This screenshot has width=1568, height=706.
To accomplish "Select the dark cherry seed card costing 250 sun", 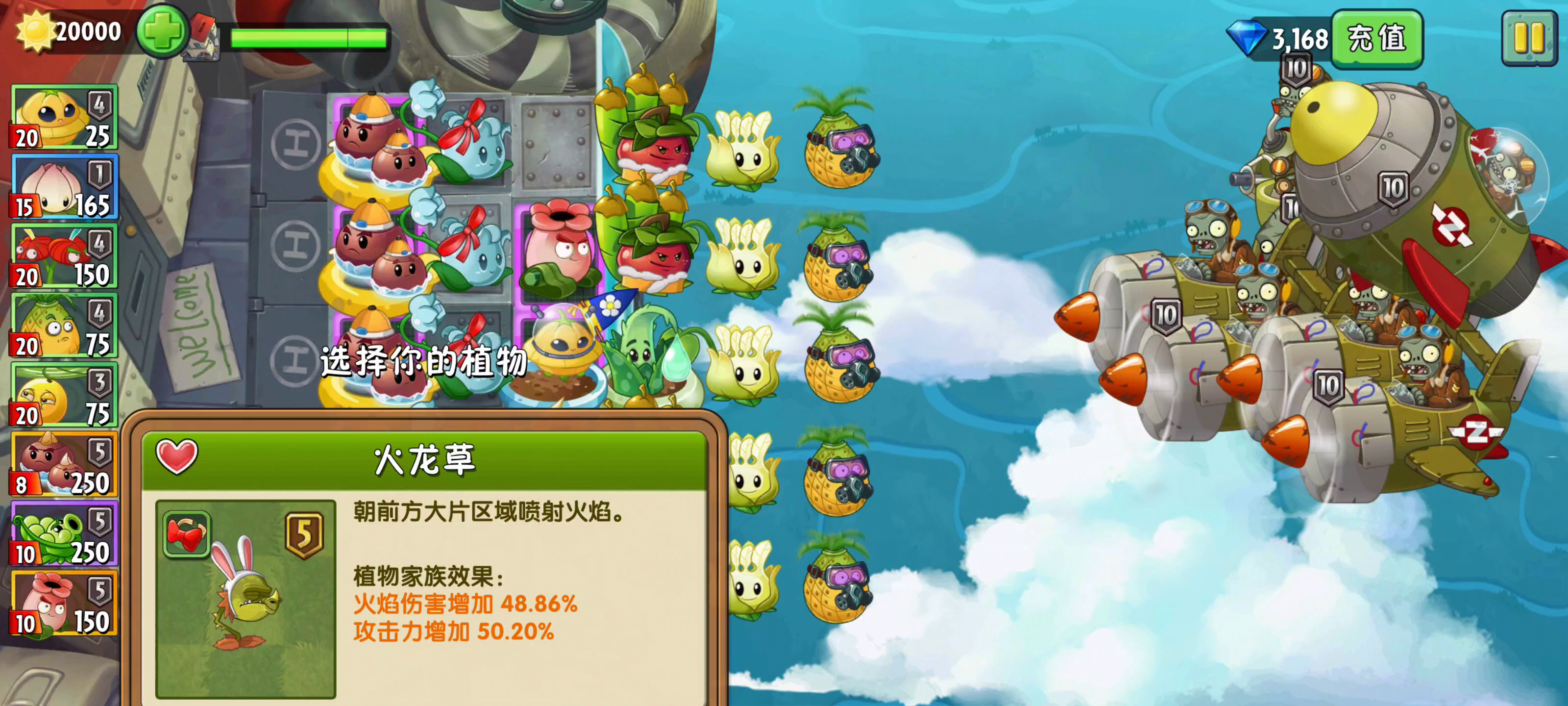I will (64, 464).
